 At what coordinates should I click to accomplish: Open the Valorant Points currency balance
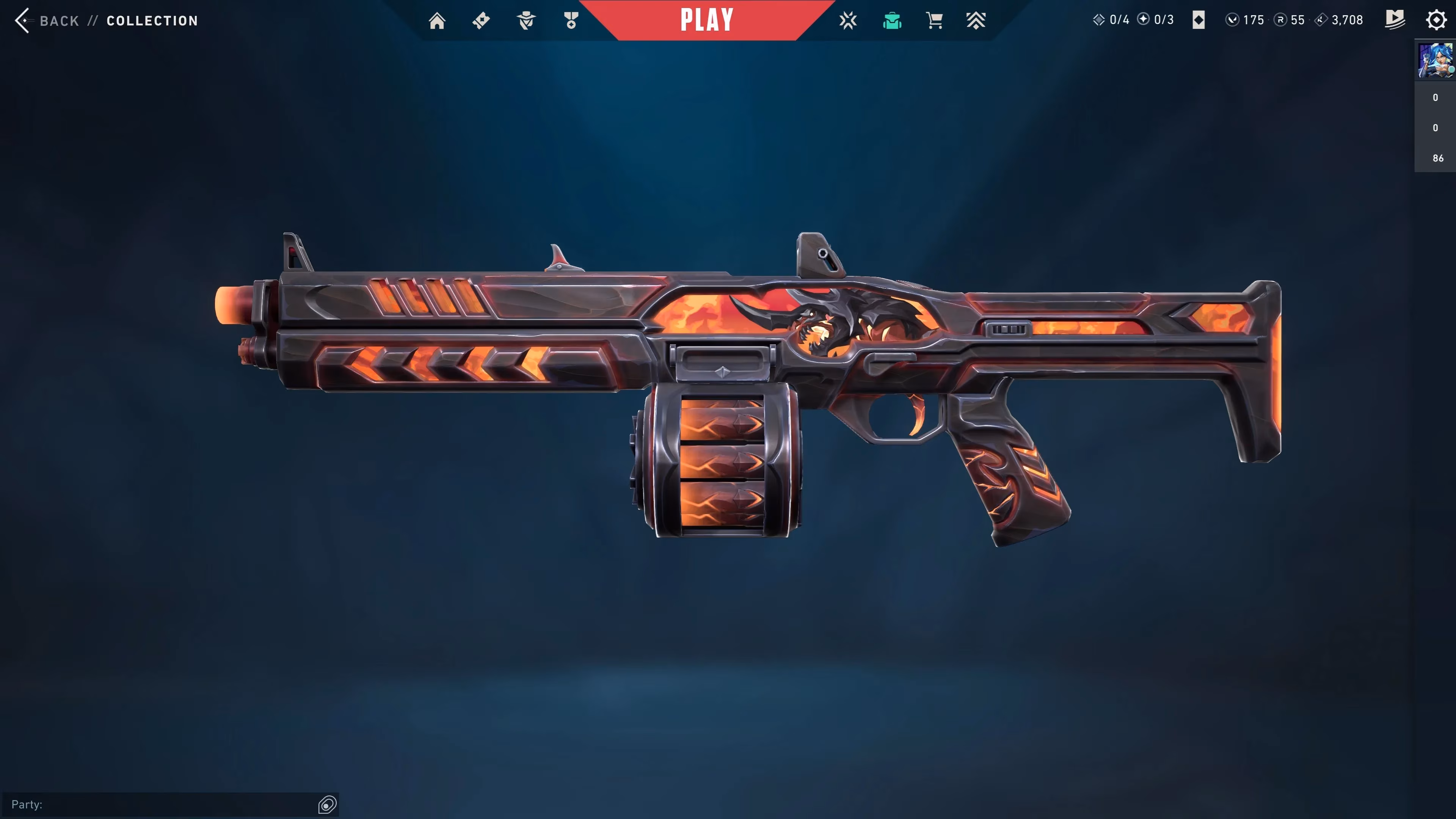1245,20
